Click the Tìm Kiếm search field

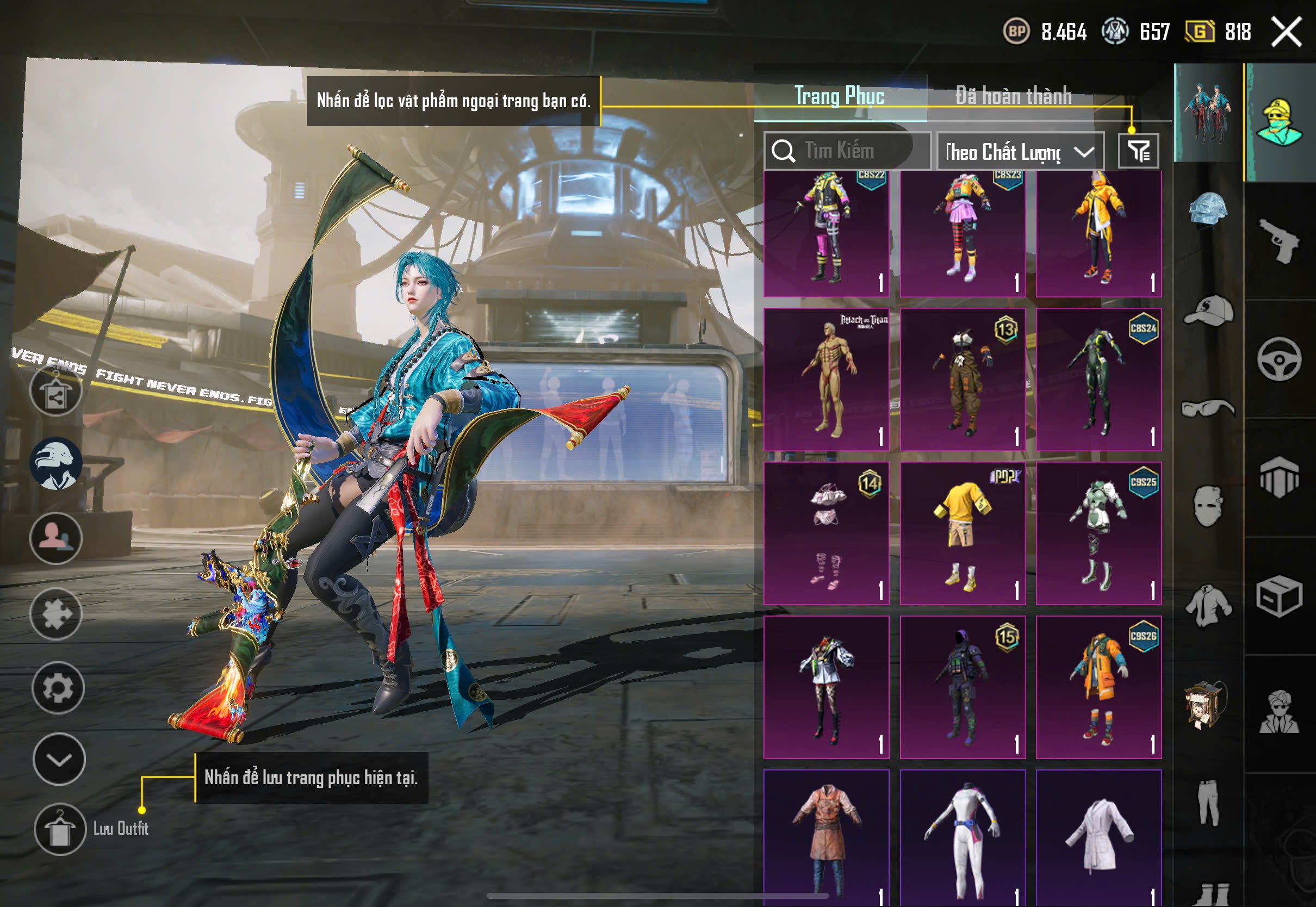(x=847, y=151)
